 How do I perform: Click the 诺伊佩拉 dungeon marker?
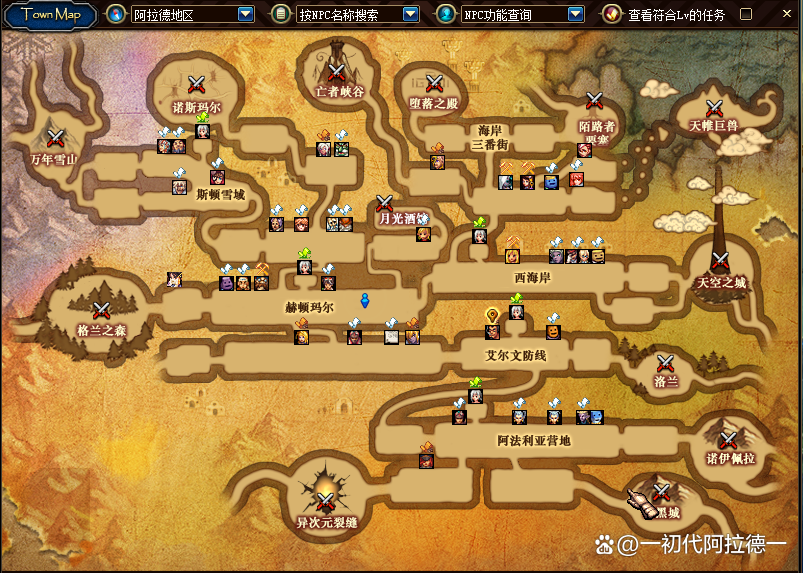[x=728, y=440]
